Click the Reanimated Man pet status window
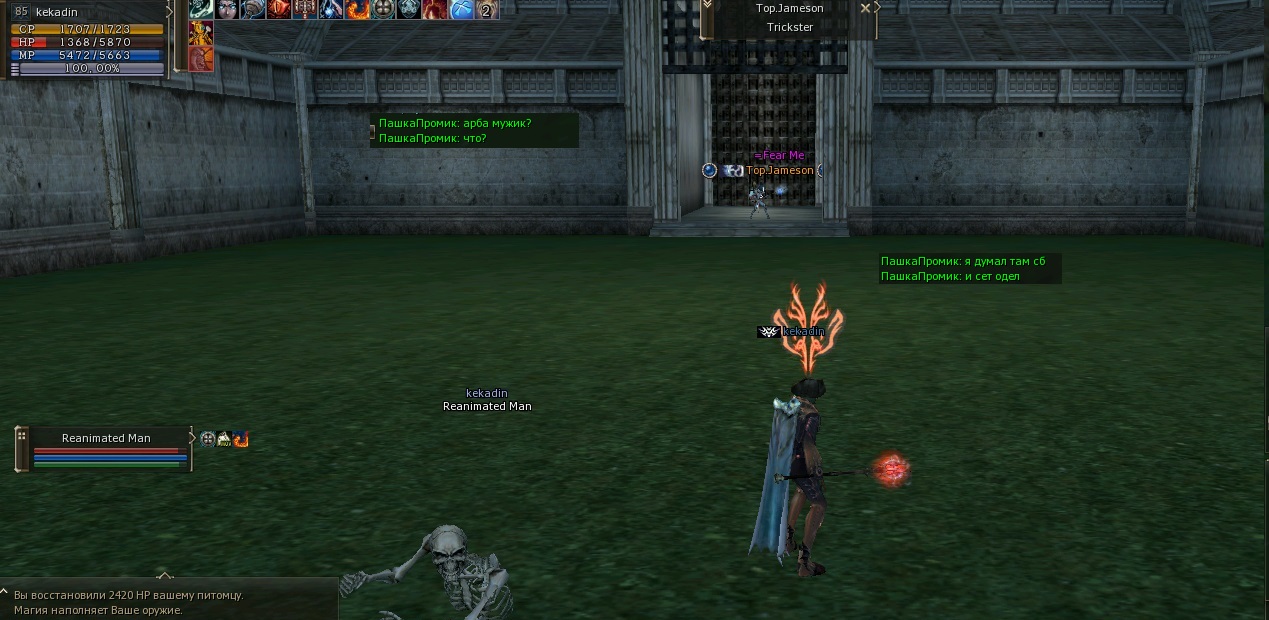The image size is (1269, 620). pos(105,448)
